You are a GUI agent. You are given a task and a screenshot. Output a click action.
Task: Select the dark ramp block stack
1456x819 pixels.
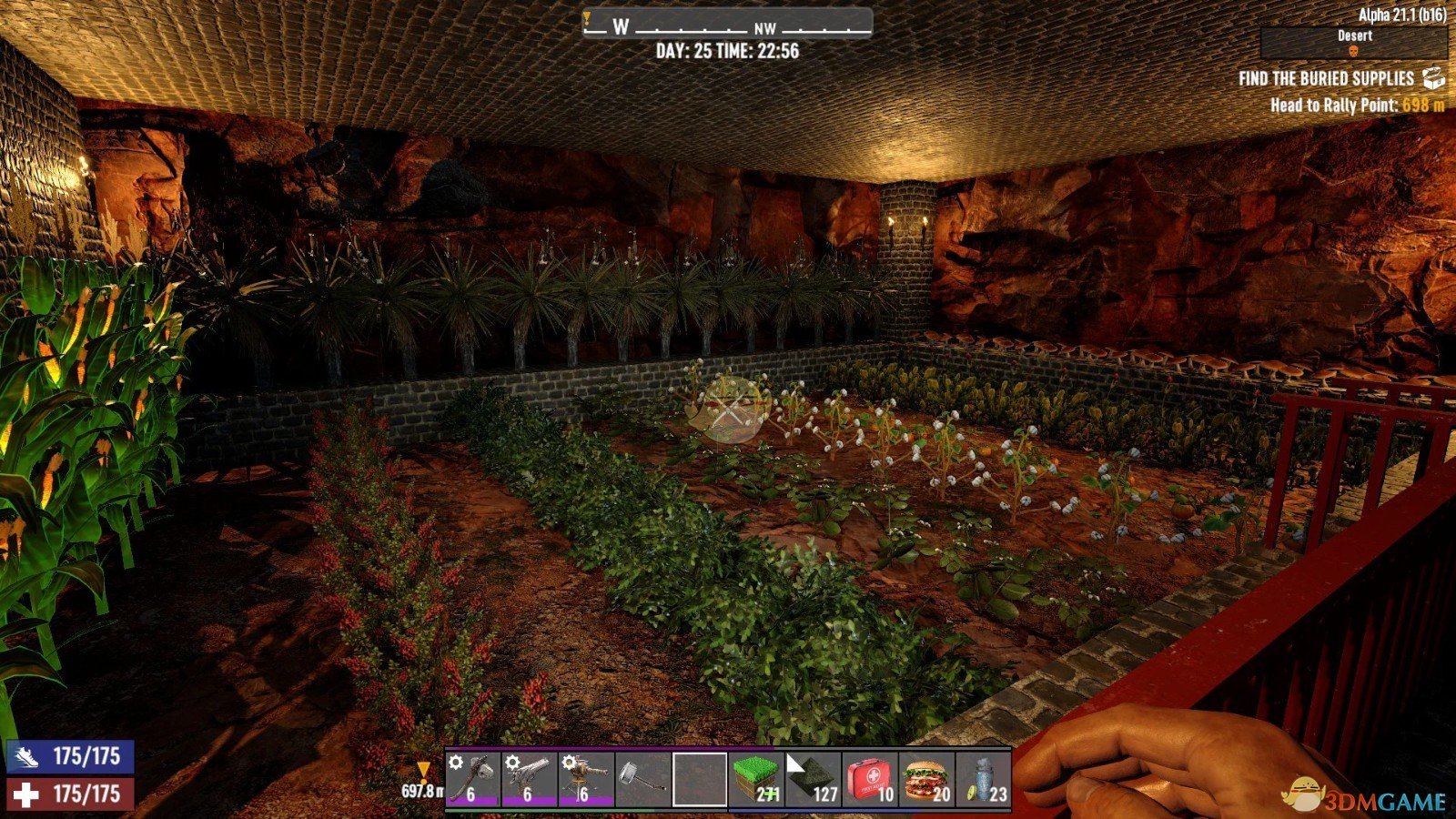pos(813,778)
